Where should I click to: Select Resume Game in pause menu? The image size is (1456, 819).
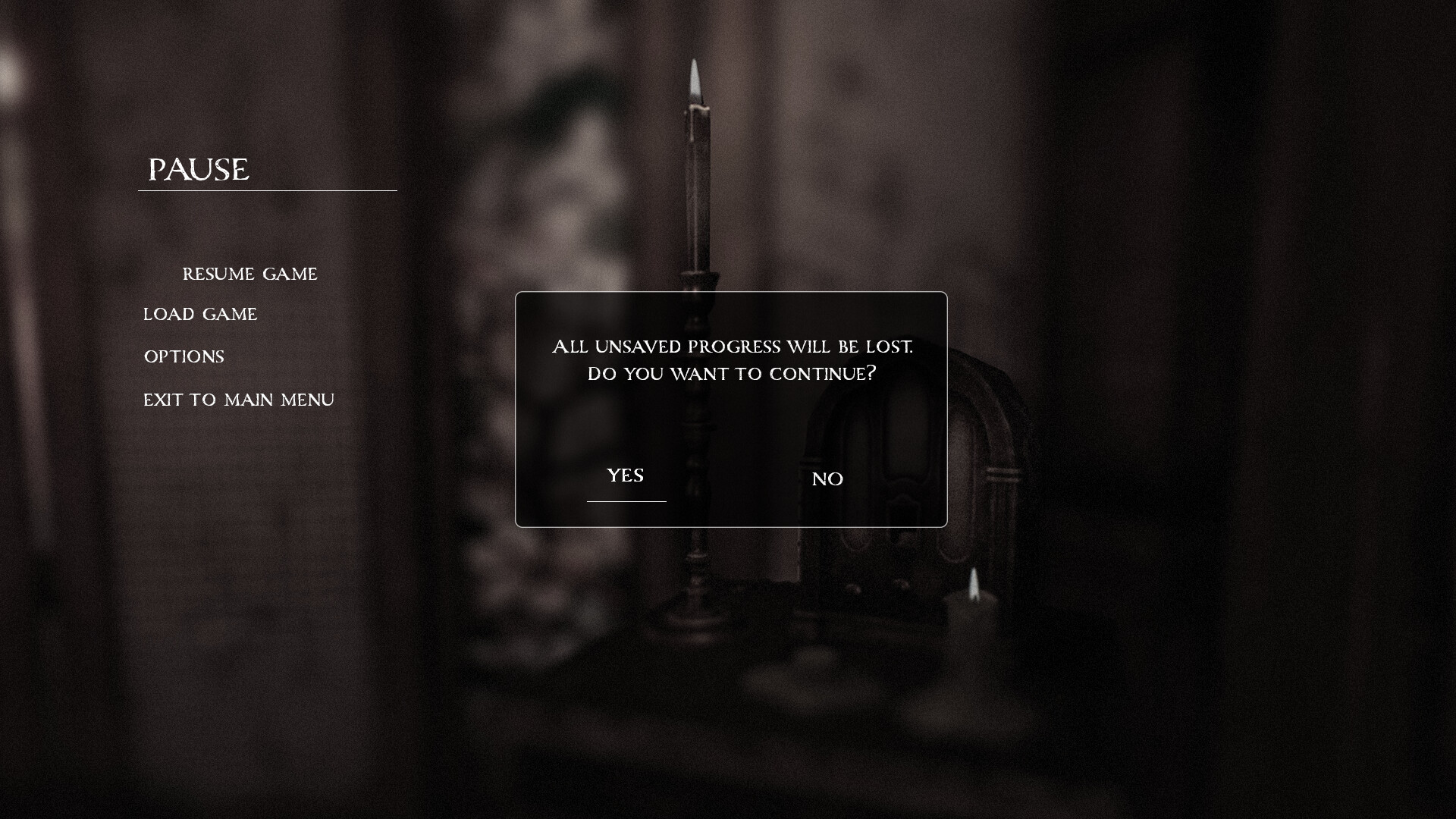pyautogui.click(x=249, y=275)
